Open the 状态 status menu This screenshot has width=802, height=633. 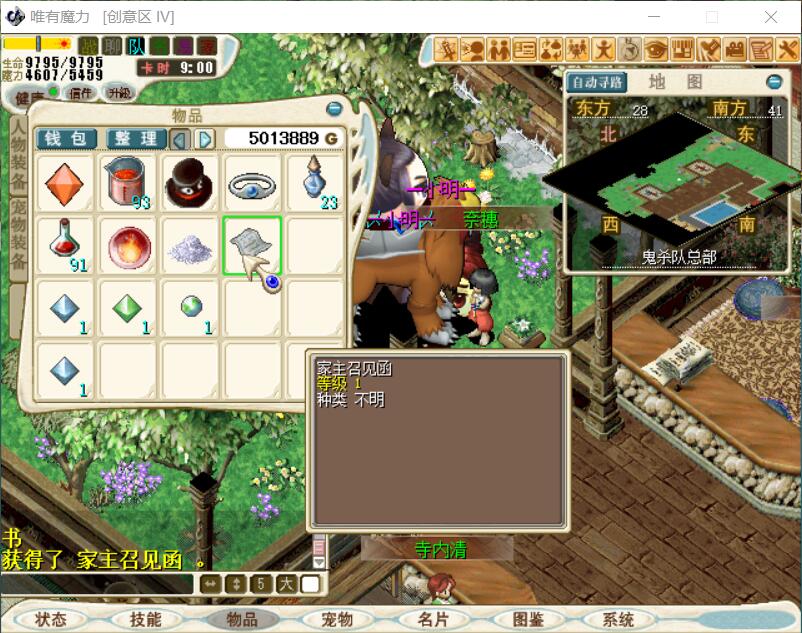click(x=51, y=619)
